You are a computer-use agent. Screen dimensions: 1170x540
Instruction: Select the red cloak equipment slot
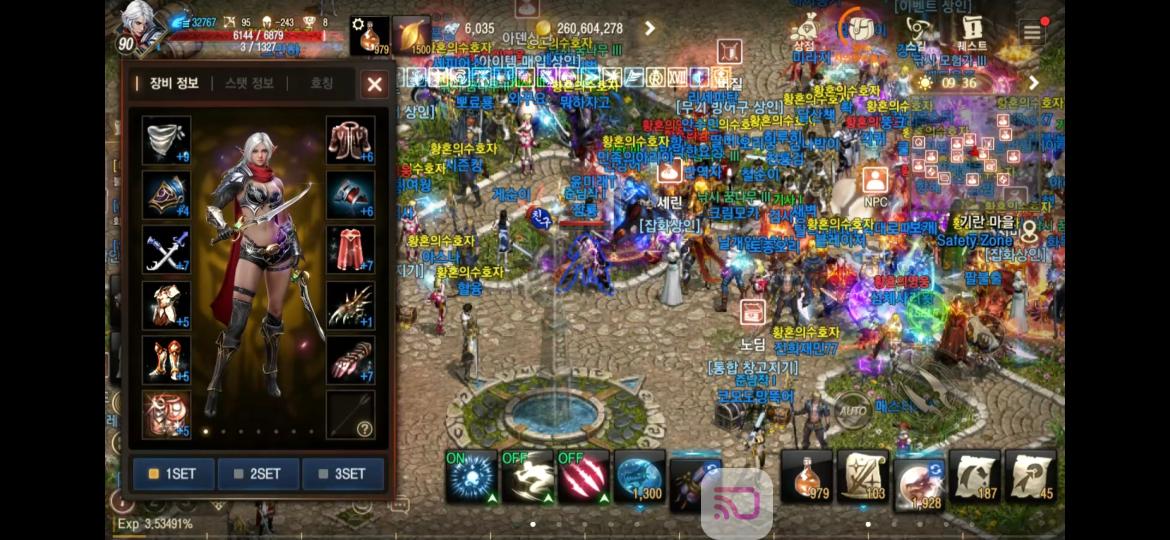(x=350, y=249)
